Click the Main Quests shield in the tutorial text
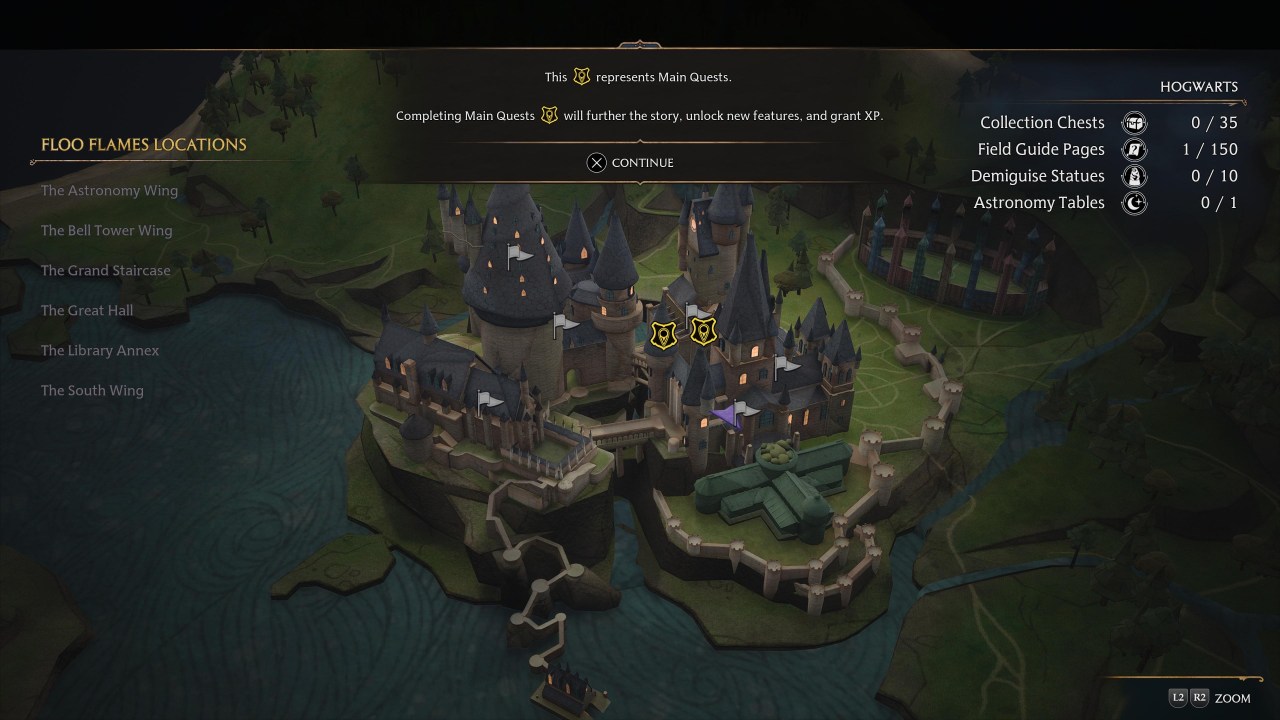 click(582, 76)
